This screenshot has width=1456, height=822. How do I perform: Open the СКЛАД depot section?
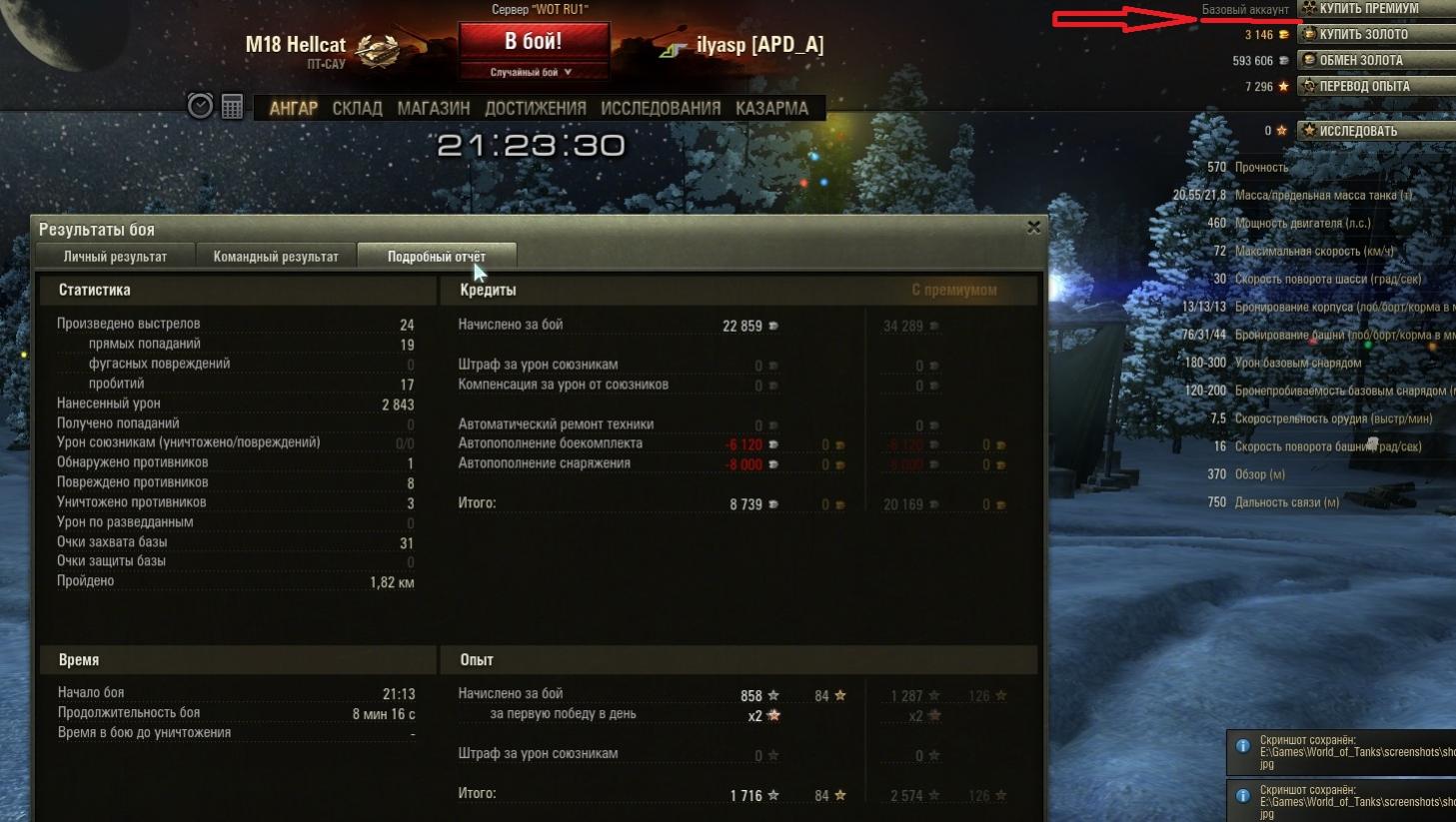coord(357,108)
